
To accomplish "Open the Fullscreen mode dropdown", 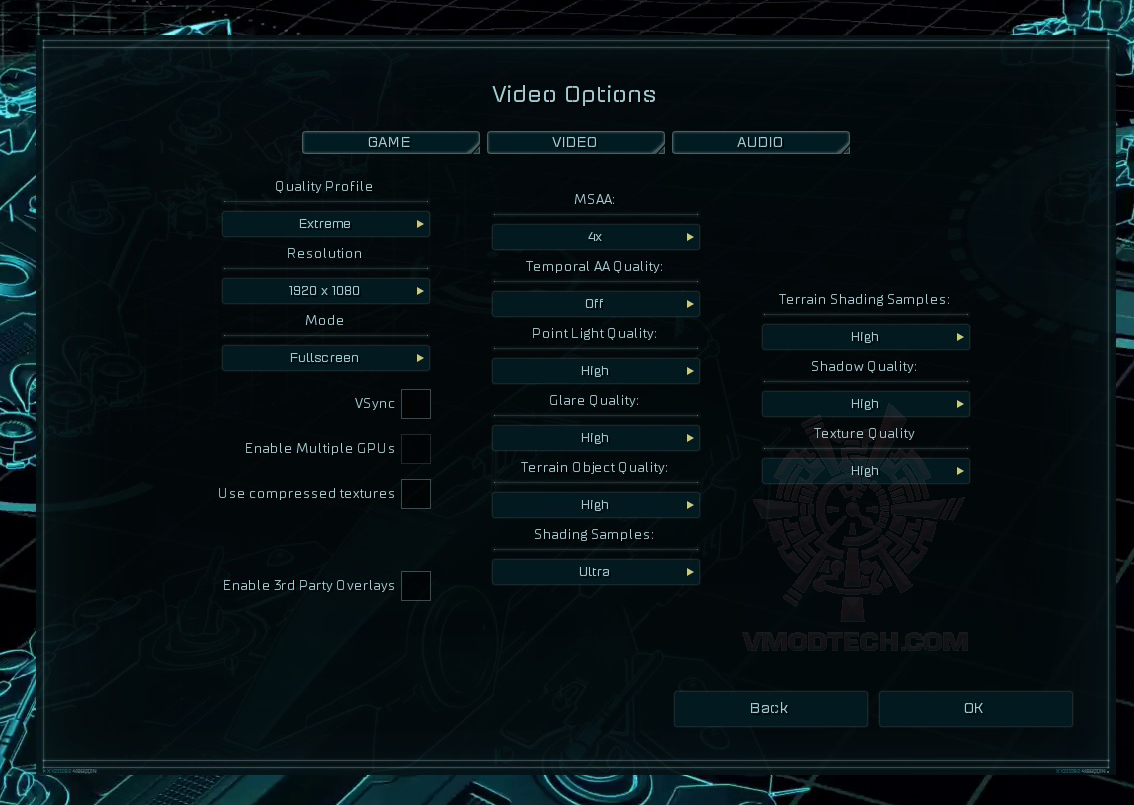I will 326,358.
